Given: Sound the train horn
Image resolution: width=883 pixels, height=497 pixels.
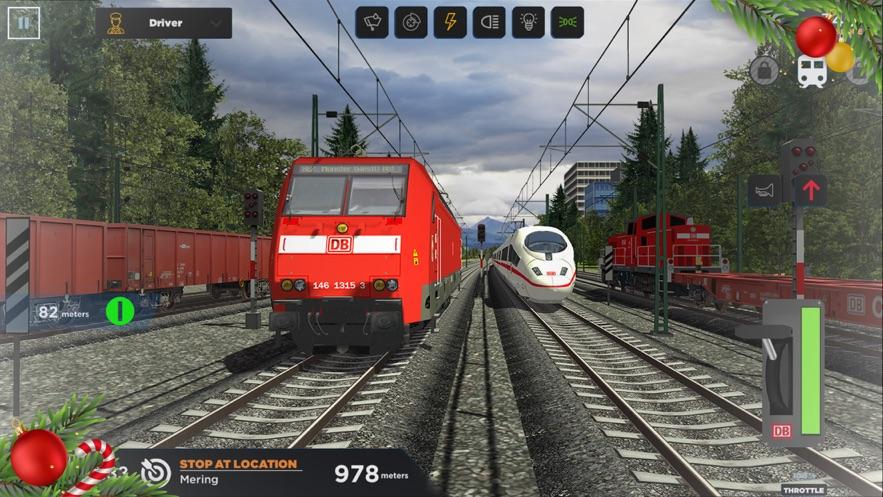Looking at the screenshot, I should tap(764, 190).
